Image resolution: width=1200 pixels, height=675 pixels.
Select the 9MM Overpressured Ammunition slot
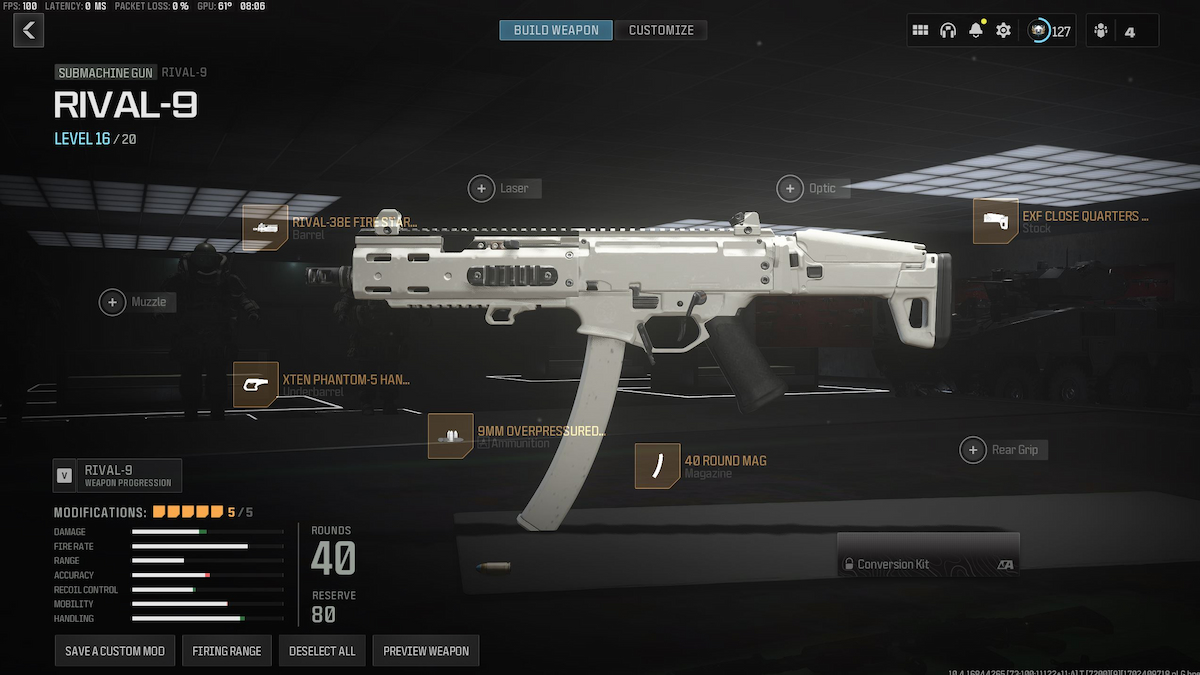(451, 436)
